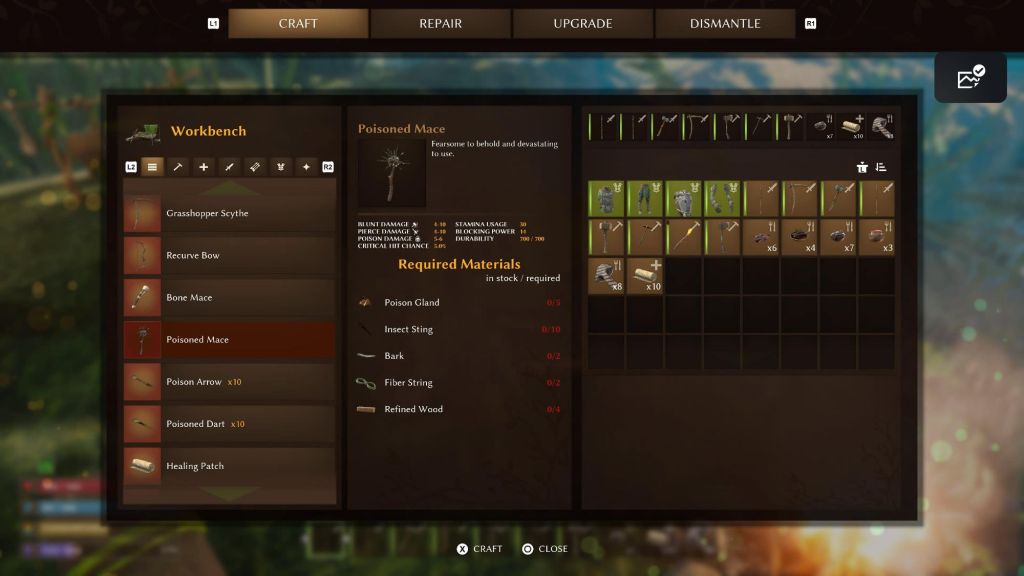Select the Poisoned Mace recipe row
This screenshot has height=576, width=1024.
pyautogui.click(x=229, y=340)
